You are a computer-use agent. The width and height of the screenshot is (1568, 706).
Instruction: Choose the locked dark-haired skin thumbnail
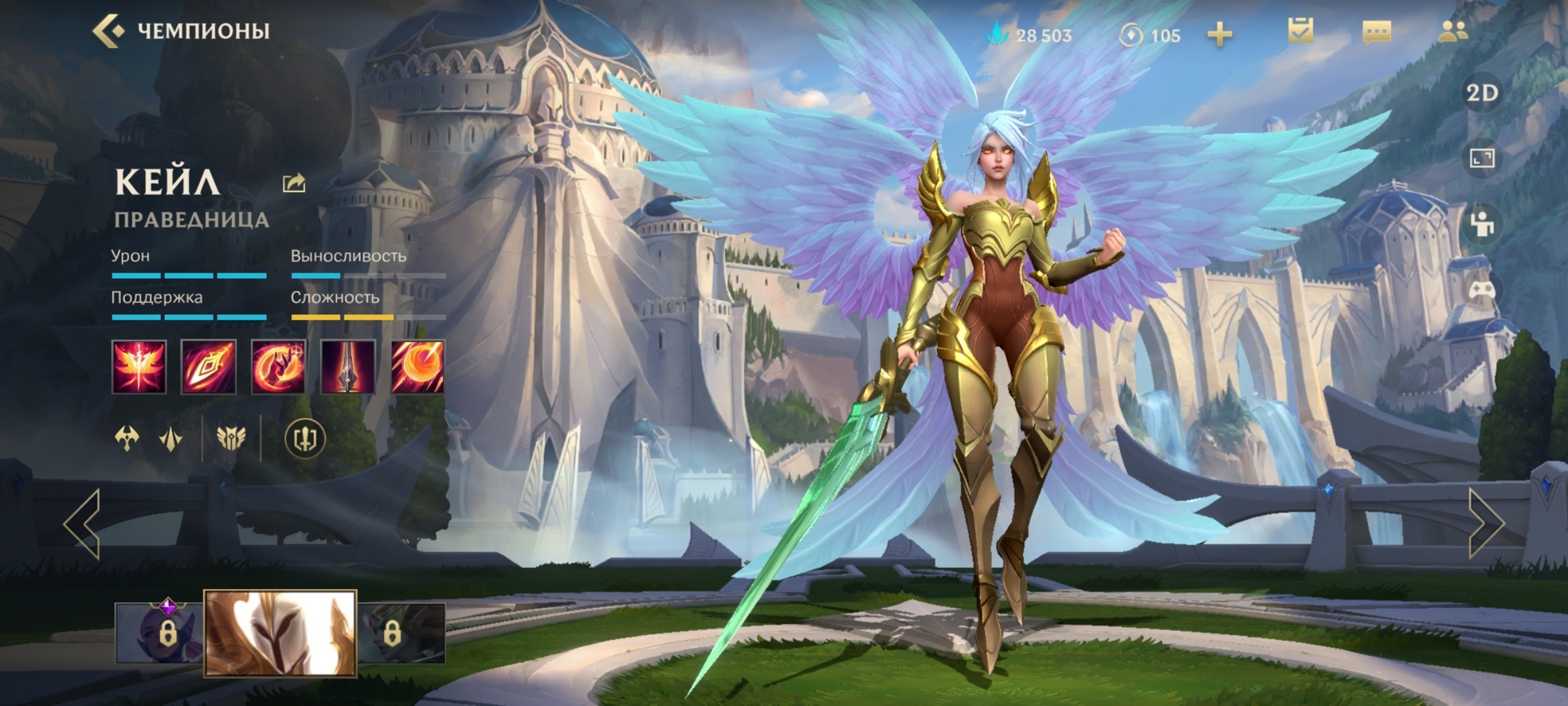pos(401,632)
